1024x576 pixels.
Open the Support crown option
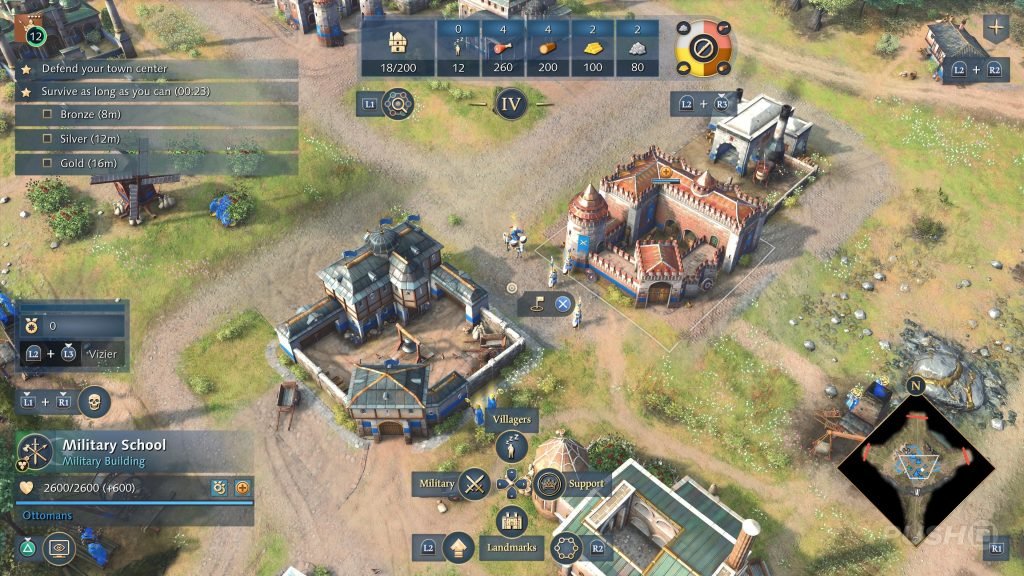click(x=549, y=484)
